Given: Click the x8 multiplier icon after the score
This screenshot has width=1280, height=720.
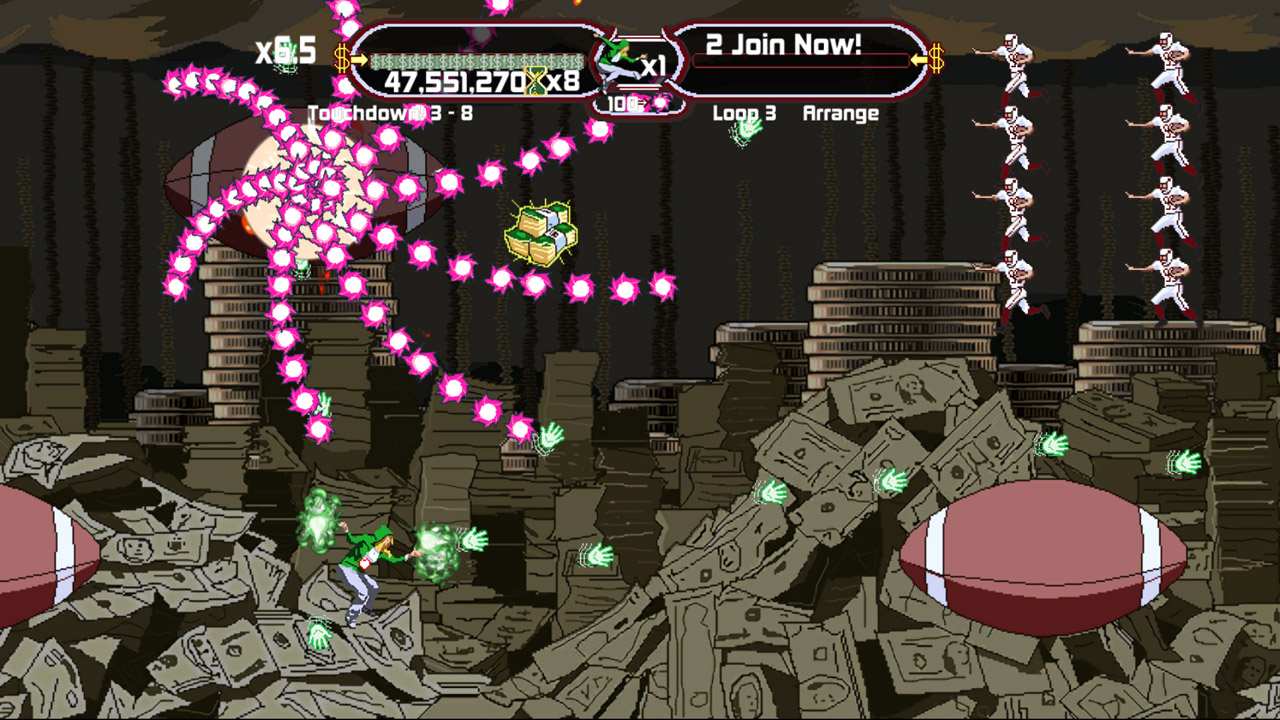Looking at the screenshot, I should 562,80.
